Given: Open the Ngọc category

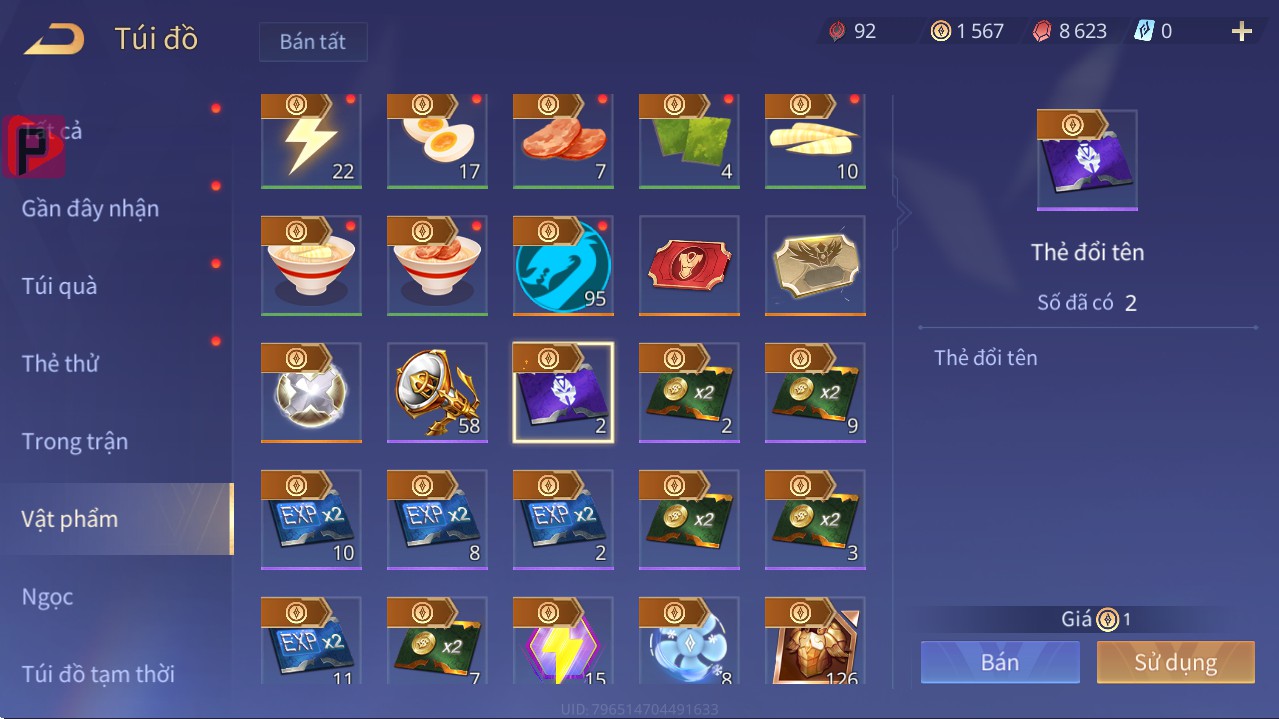Looking at the screenshot, I should pos(48,597).
